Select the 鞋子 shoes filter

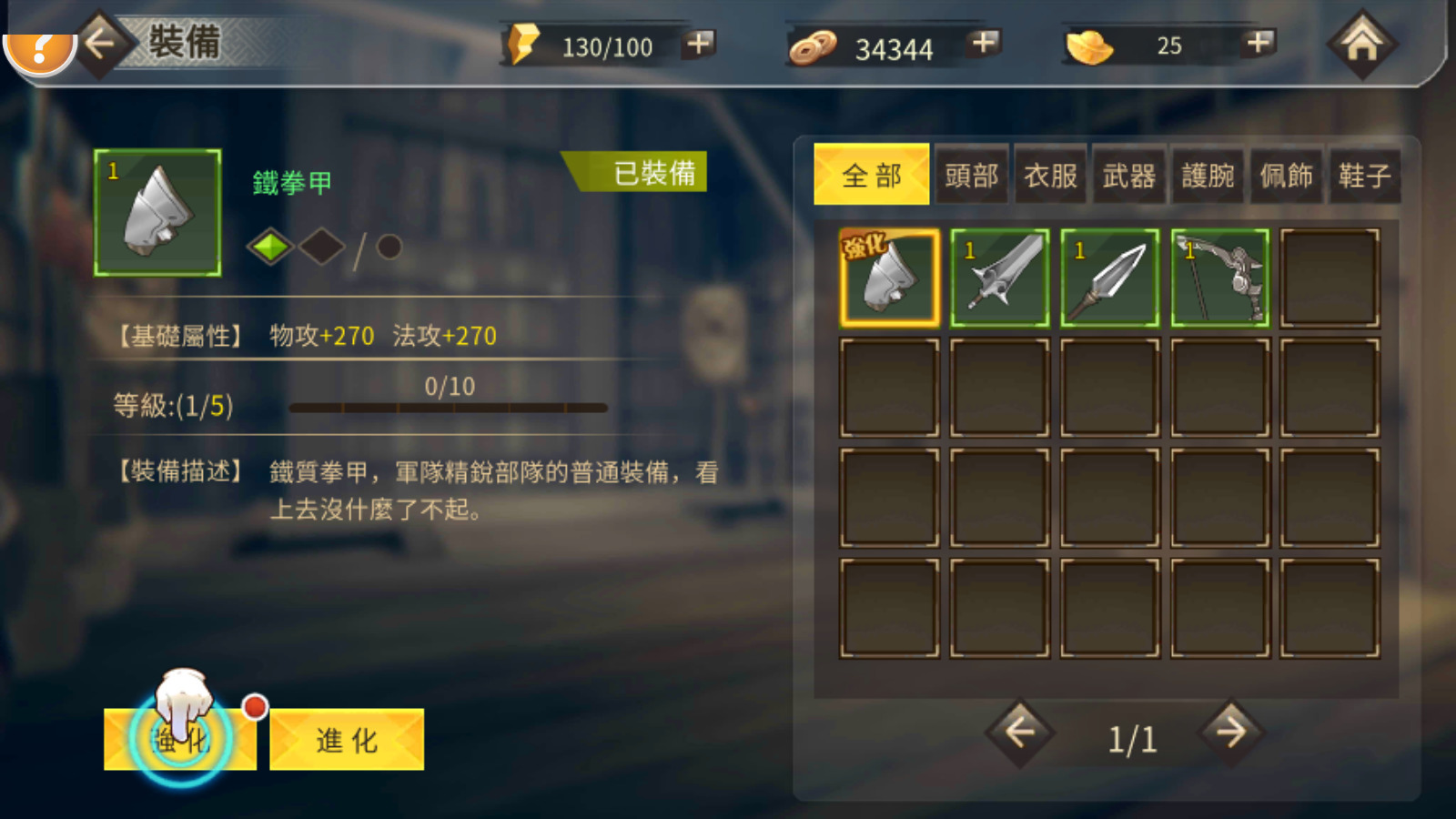click(1363, 174)
